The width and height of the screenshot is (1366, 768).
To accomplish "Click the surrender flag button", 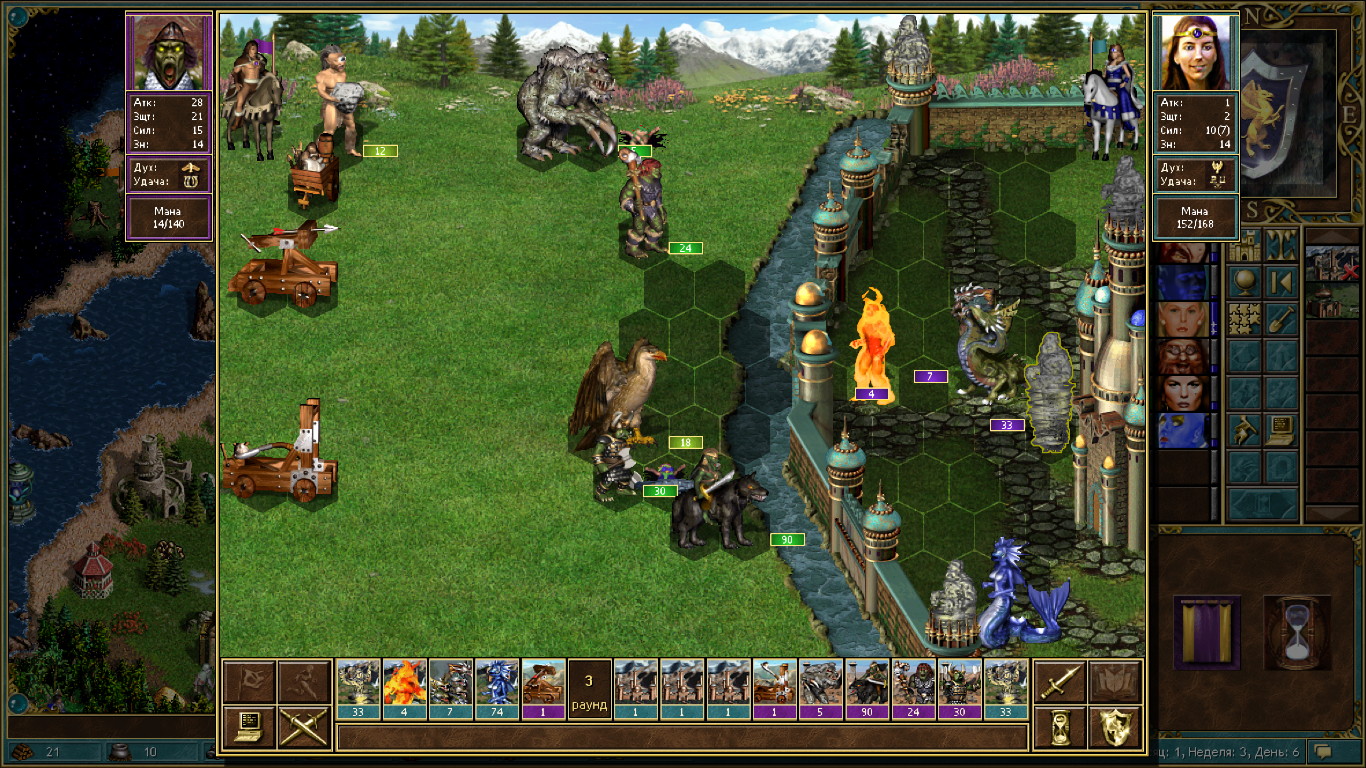I will [x=249, y=682].
